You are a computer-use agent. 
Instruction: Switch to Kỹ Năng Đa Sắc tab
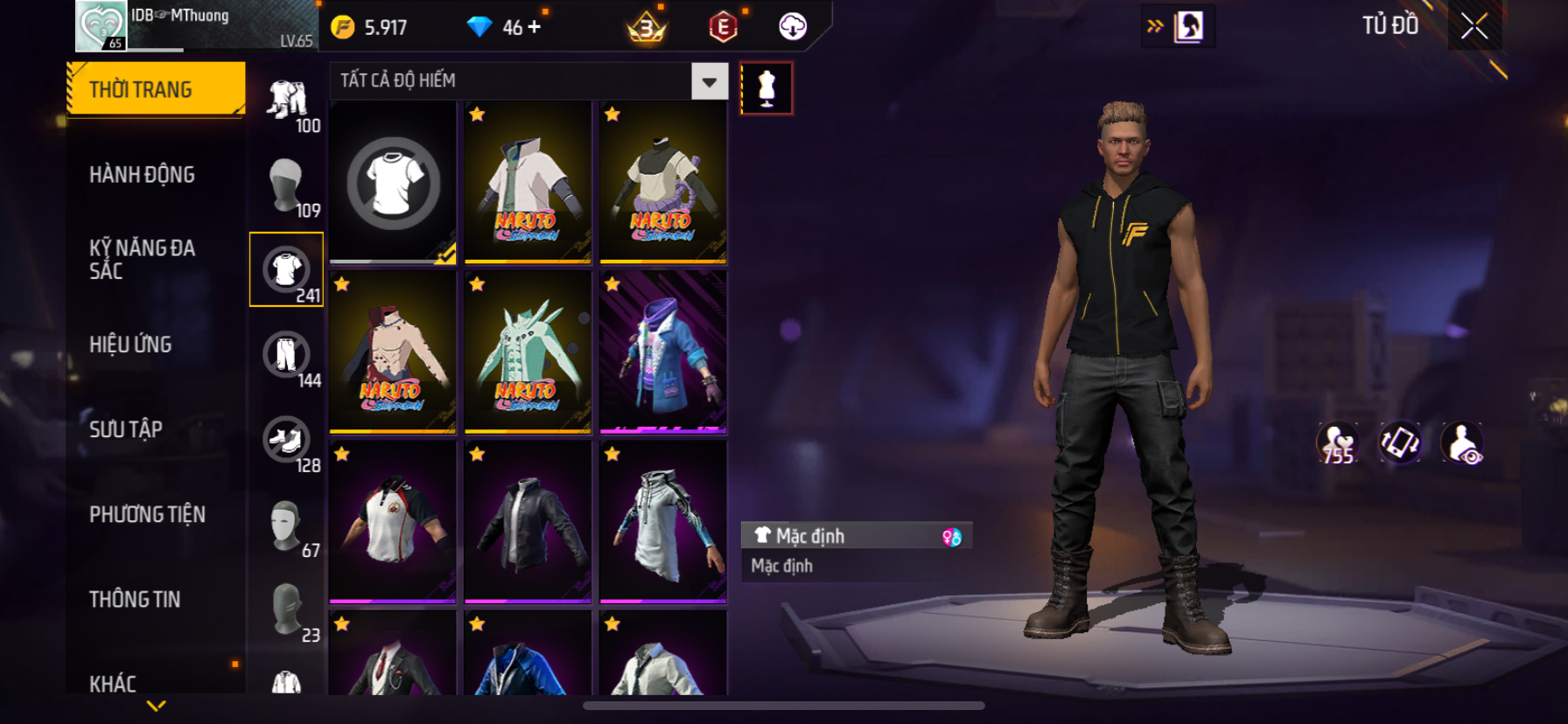coord(142,260)
